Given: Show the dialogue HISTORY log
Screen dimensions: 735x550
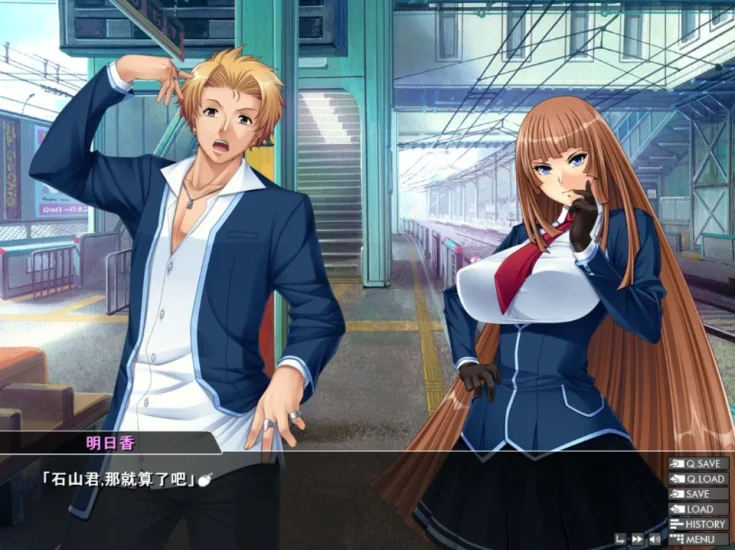Looking at the screenshot, I should click(x=698, y=524).
